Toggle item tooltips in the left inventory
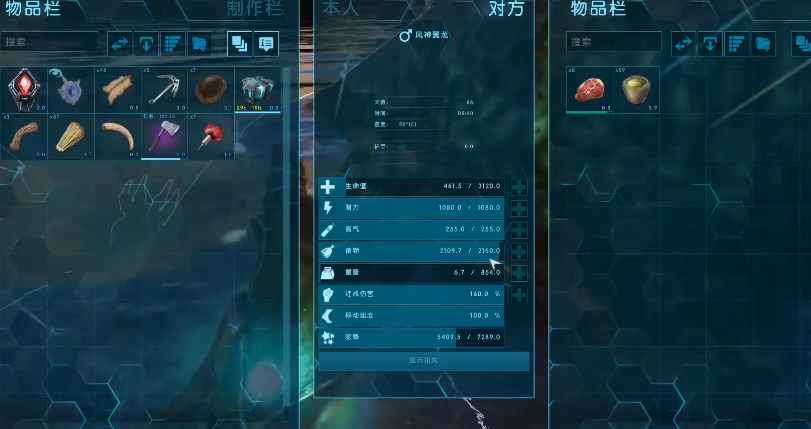Screen dimensions: 811x429 click(266, 43)
